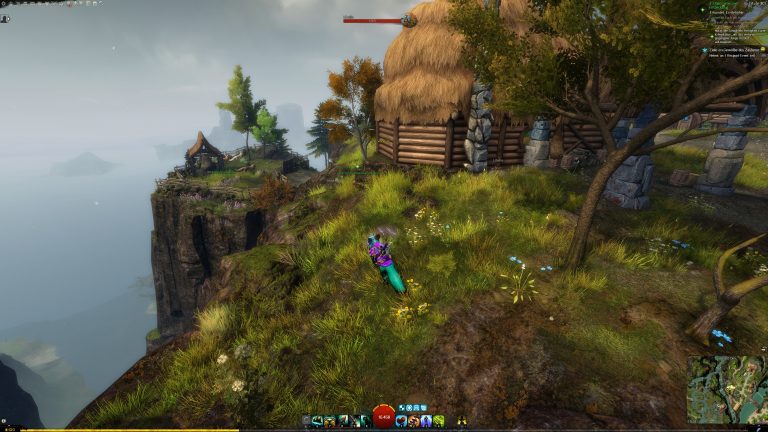This screenshot has height=432, width=768.
Task: Click the heart healing skill icon
Action: tap(400, 421)
